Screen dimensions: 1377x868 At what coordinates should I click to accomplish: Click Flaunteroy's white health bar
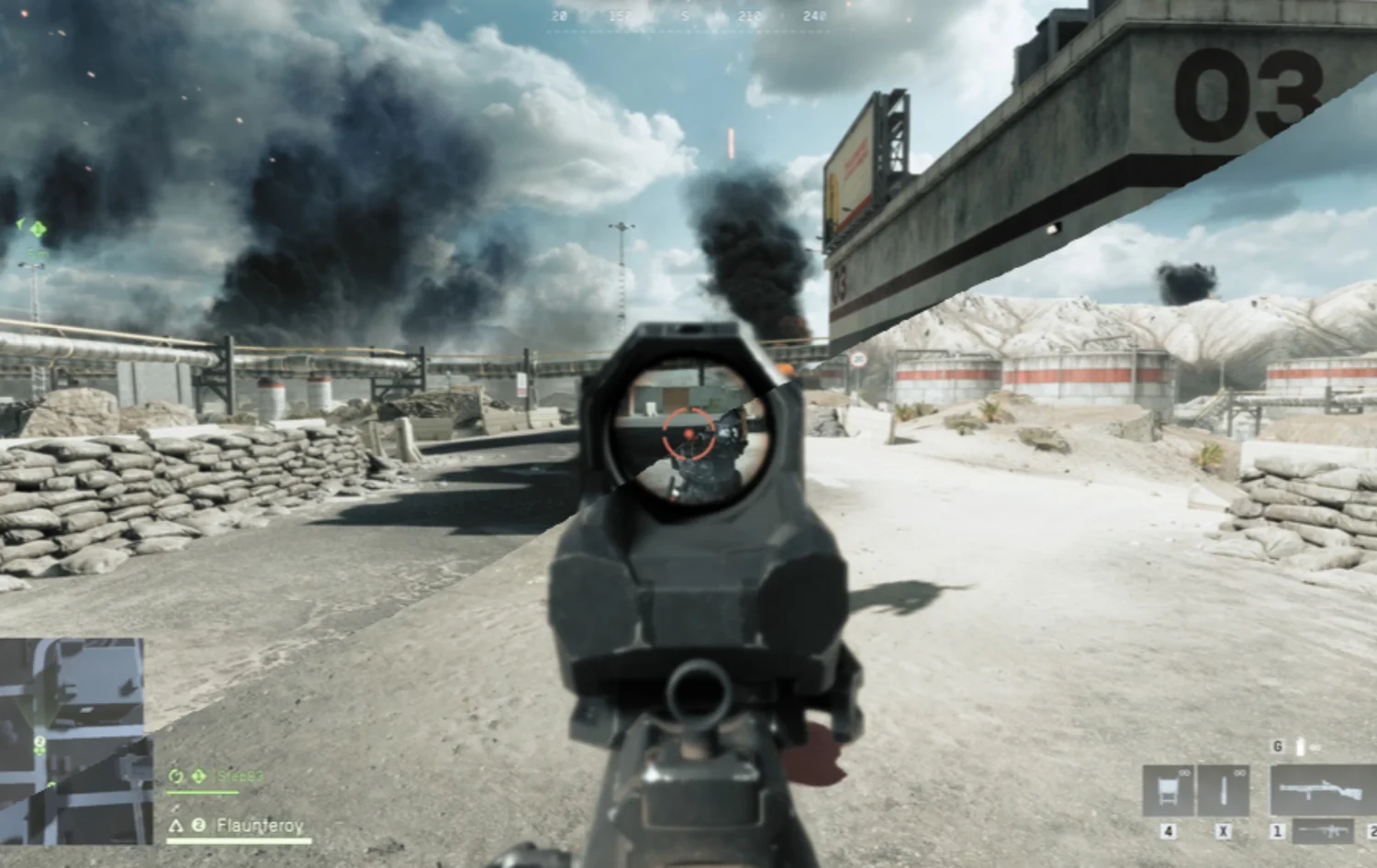point(238,840)
